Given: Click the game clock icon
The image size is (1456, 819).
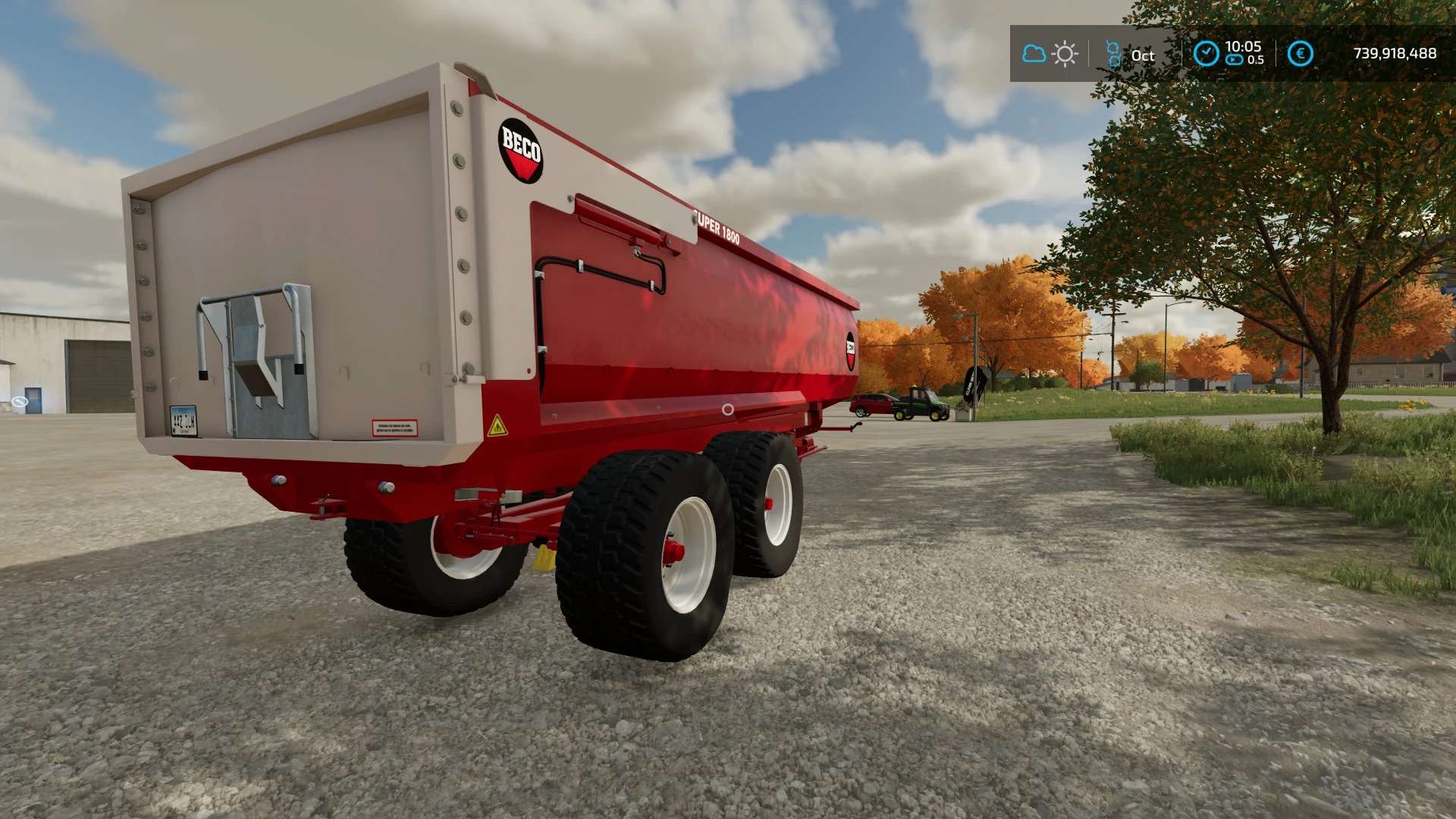Looking at the screenshot, I should [1206, 54].
